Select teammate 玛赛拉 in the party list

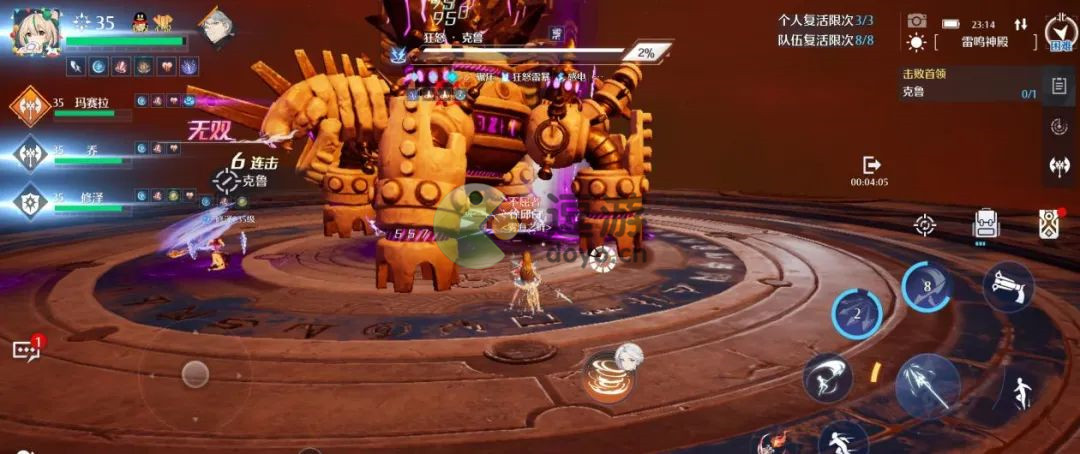coord(31,105)
